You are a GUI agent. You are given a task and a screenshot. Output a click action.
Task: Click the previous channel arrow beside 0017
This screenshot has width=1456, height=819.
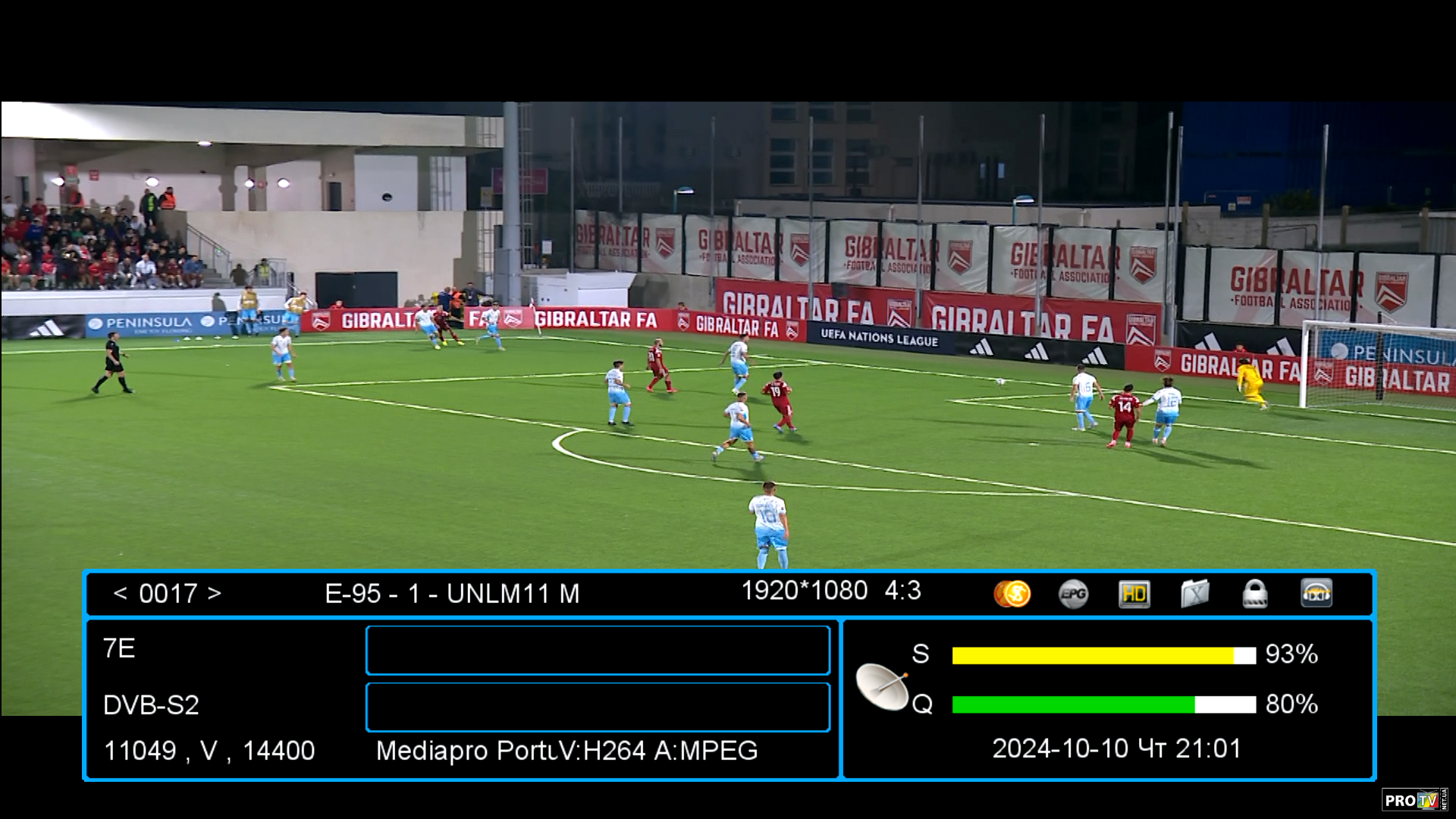pyautogui.click(x=120, y=593)
